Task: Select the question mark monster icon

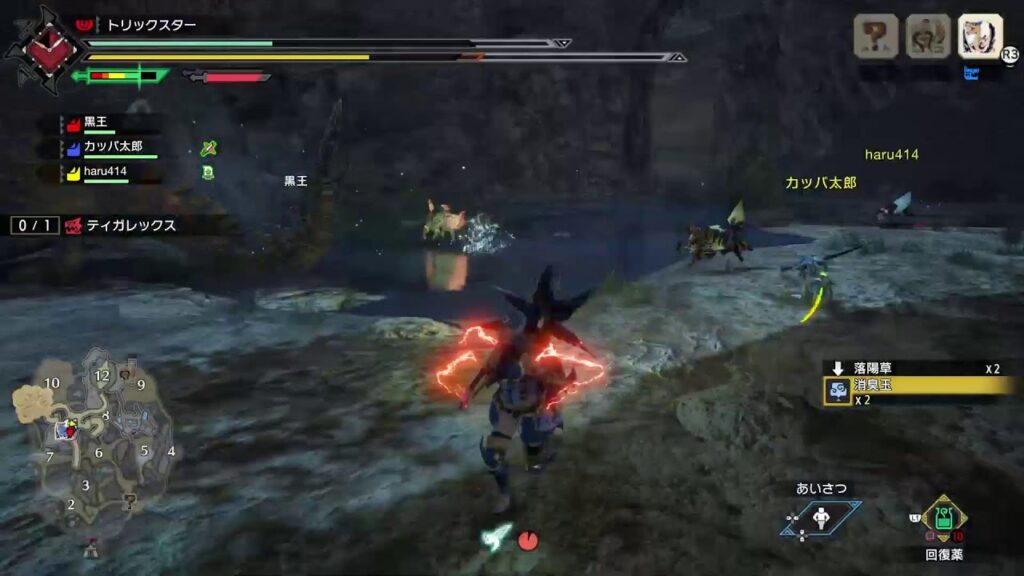Action: pos(875,36)
